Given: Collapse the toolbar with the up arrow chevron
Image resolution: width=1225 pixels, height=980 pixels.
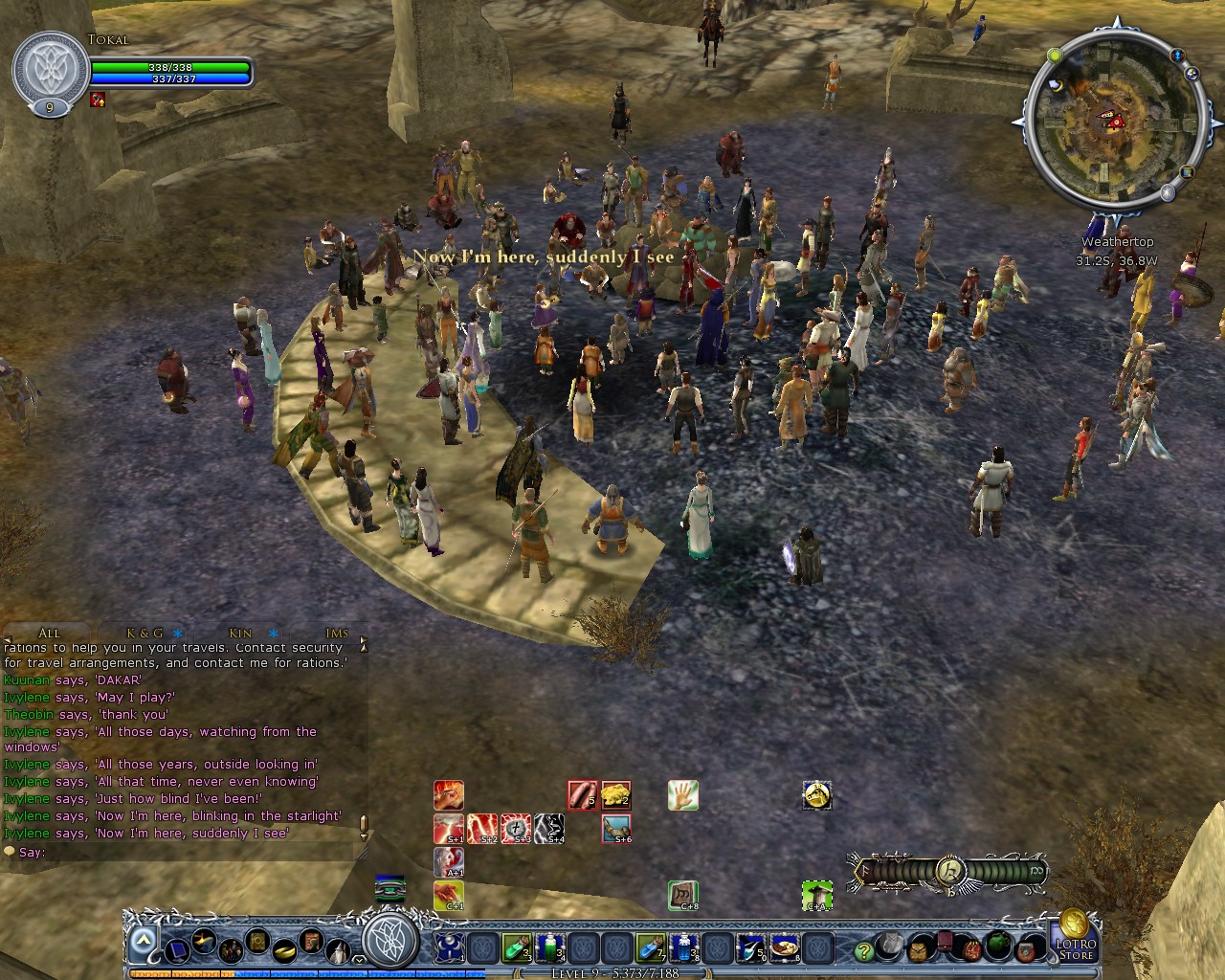Looking at the screenshot, I should [142, 939].
